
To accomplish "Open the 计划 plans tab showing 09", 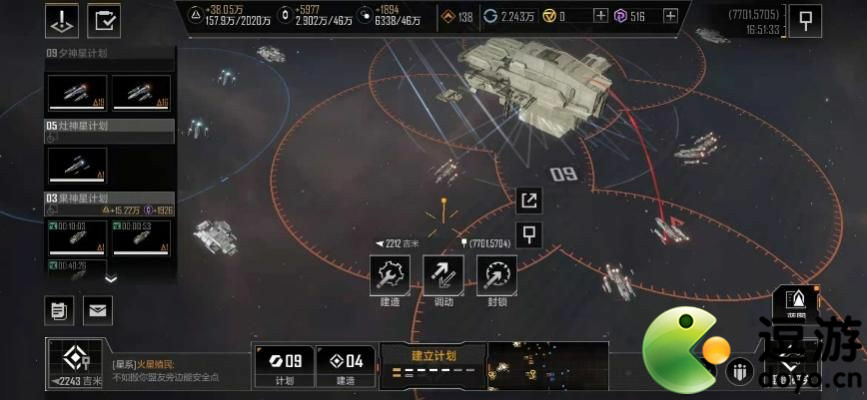I will pos(282,365).
